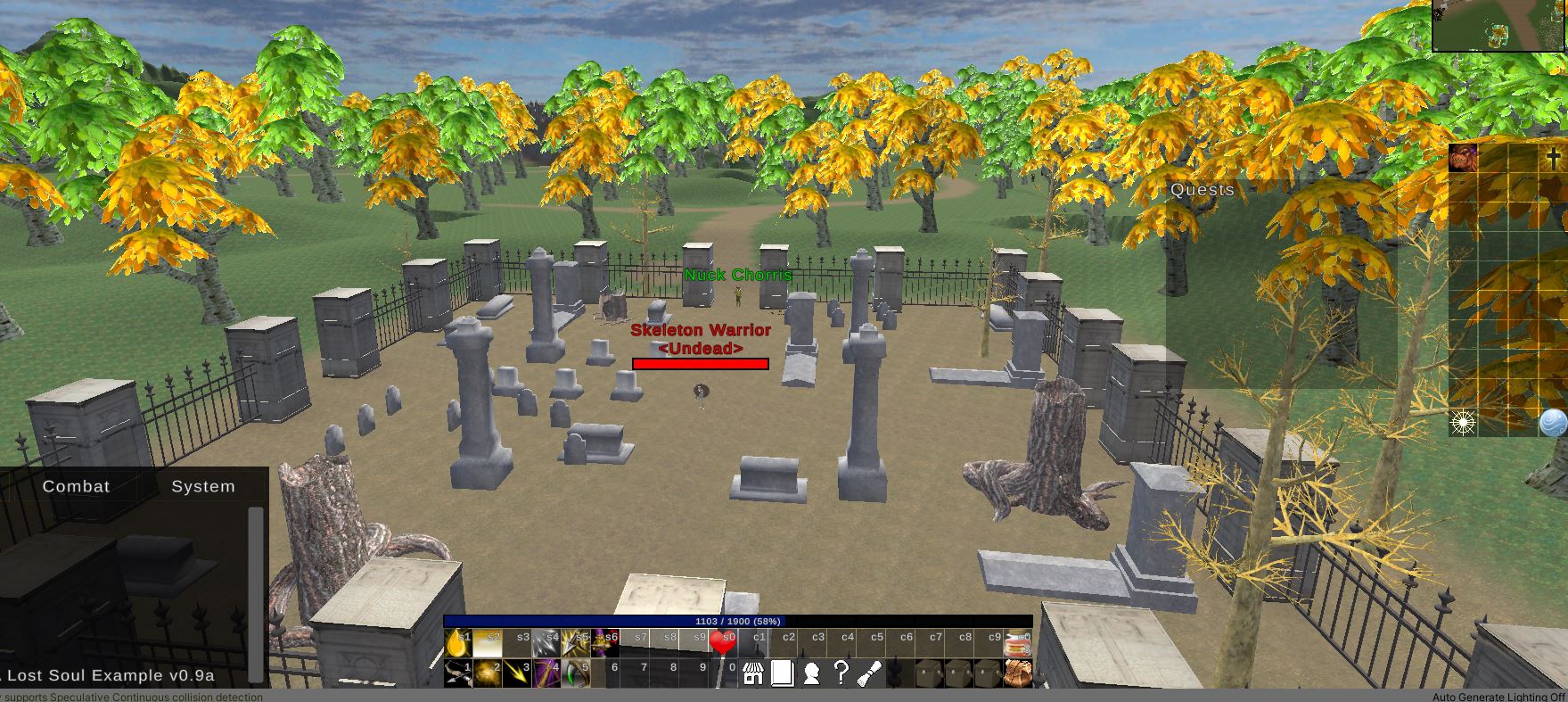Toggle the blue orb icon on the minimap
The height and width of the screenshot is (702, 1568).
click(x=1552, y=420)
